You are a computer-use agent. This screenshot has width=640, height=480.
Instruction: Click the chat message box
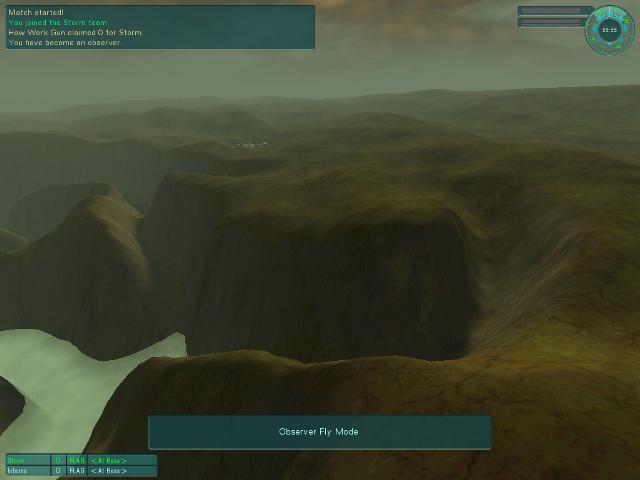point(160,27)
